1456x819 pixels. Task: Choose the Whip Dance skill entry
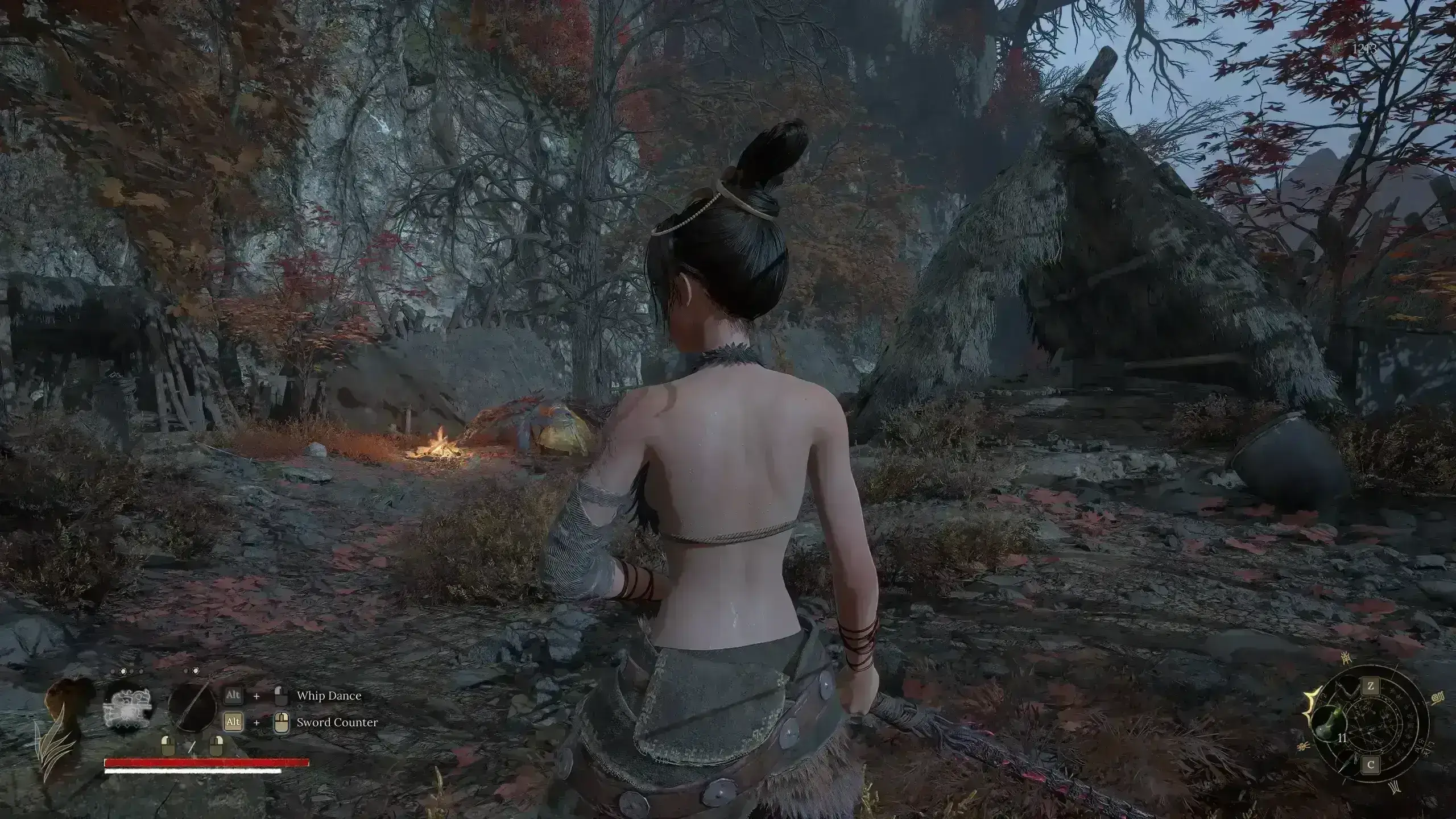click(x=329, y=696)
